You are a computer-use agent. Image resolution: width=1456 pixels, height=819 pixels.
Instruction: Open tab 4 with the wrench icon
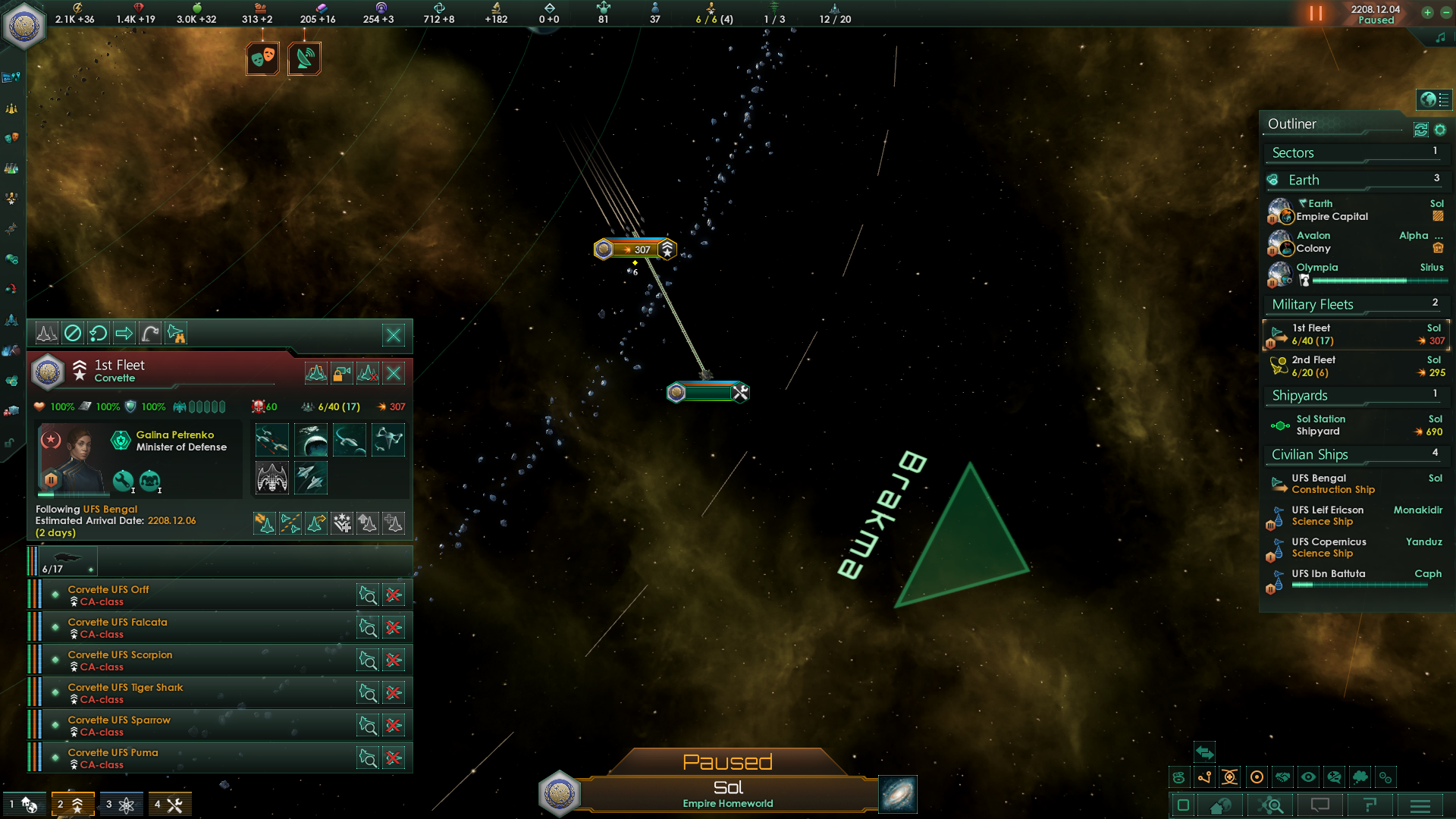click(x=170, y=803)
